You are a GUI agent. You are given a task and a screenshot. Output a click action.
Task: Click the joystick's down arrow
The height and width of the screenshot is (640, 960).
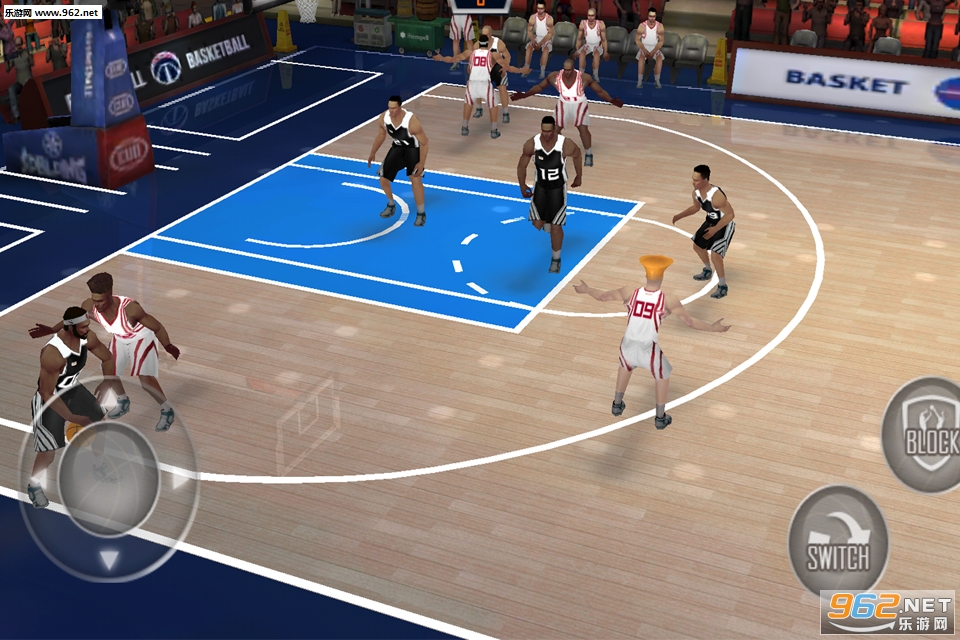(x=109, y=559)
